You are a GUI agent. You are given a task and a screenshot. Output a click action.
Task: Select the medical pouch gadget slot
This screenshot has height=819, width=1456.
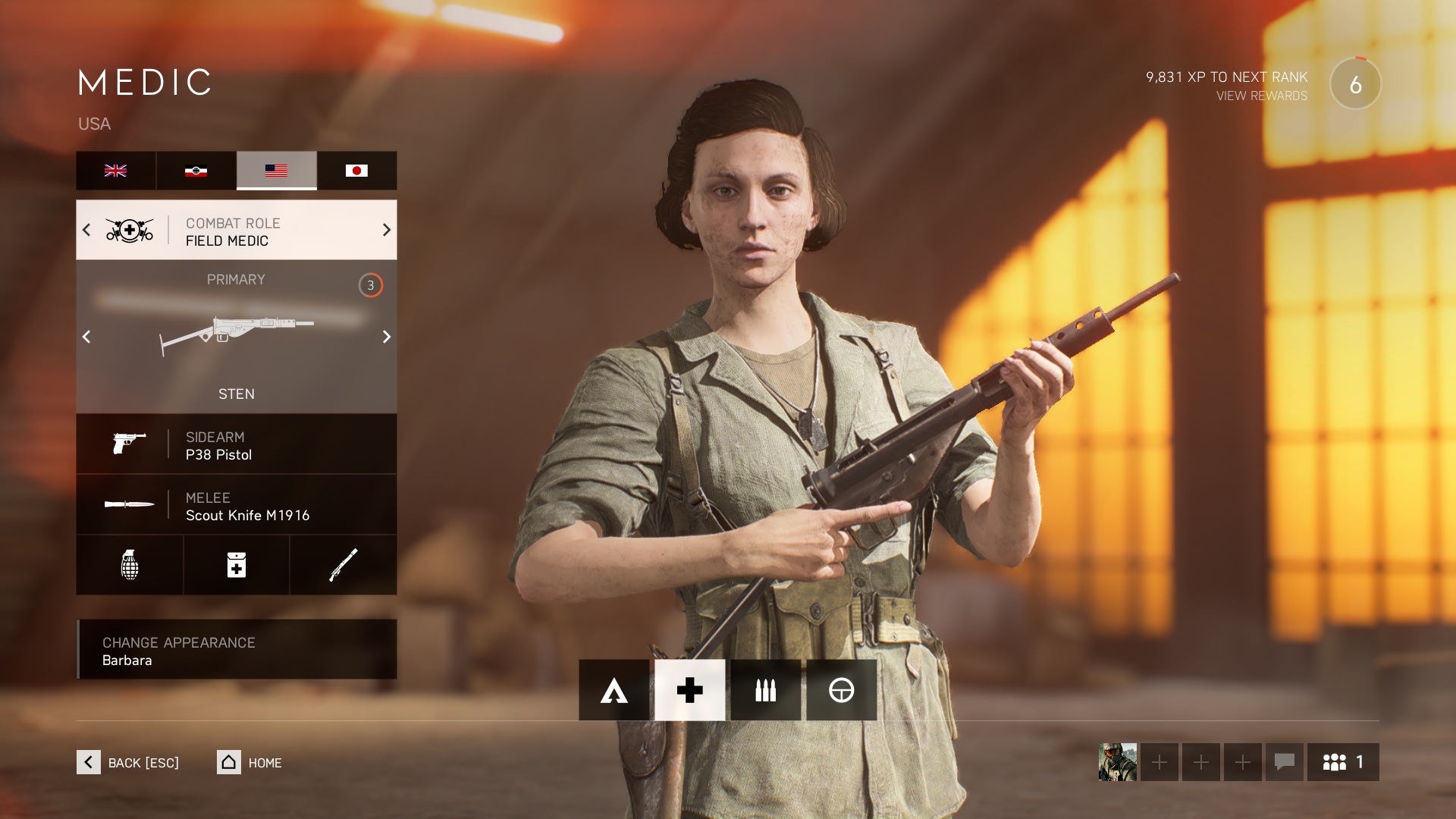[x=237, y=565]
